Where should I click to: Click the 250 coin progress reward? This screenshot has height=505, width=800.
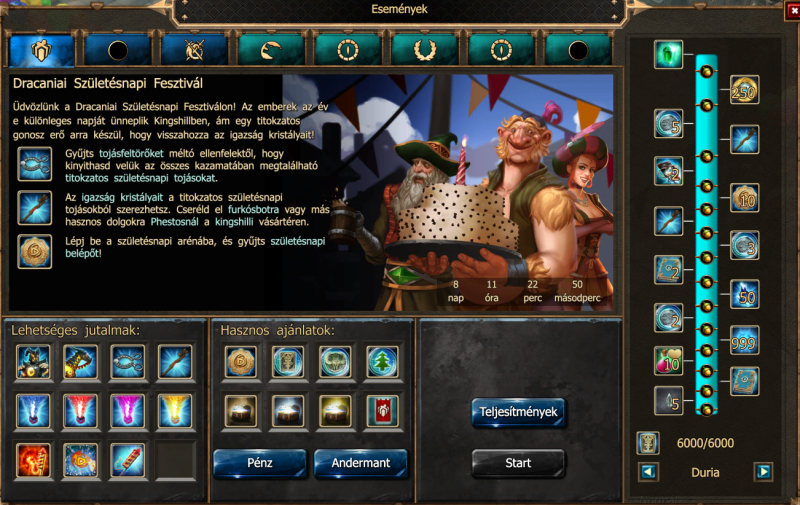coord(744,91)
